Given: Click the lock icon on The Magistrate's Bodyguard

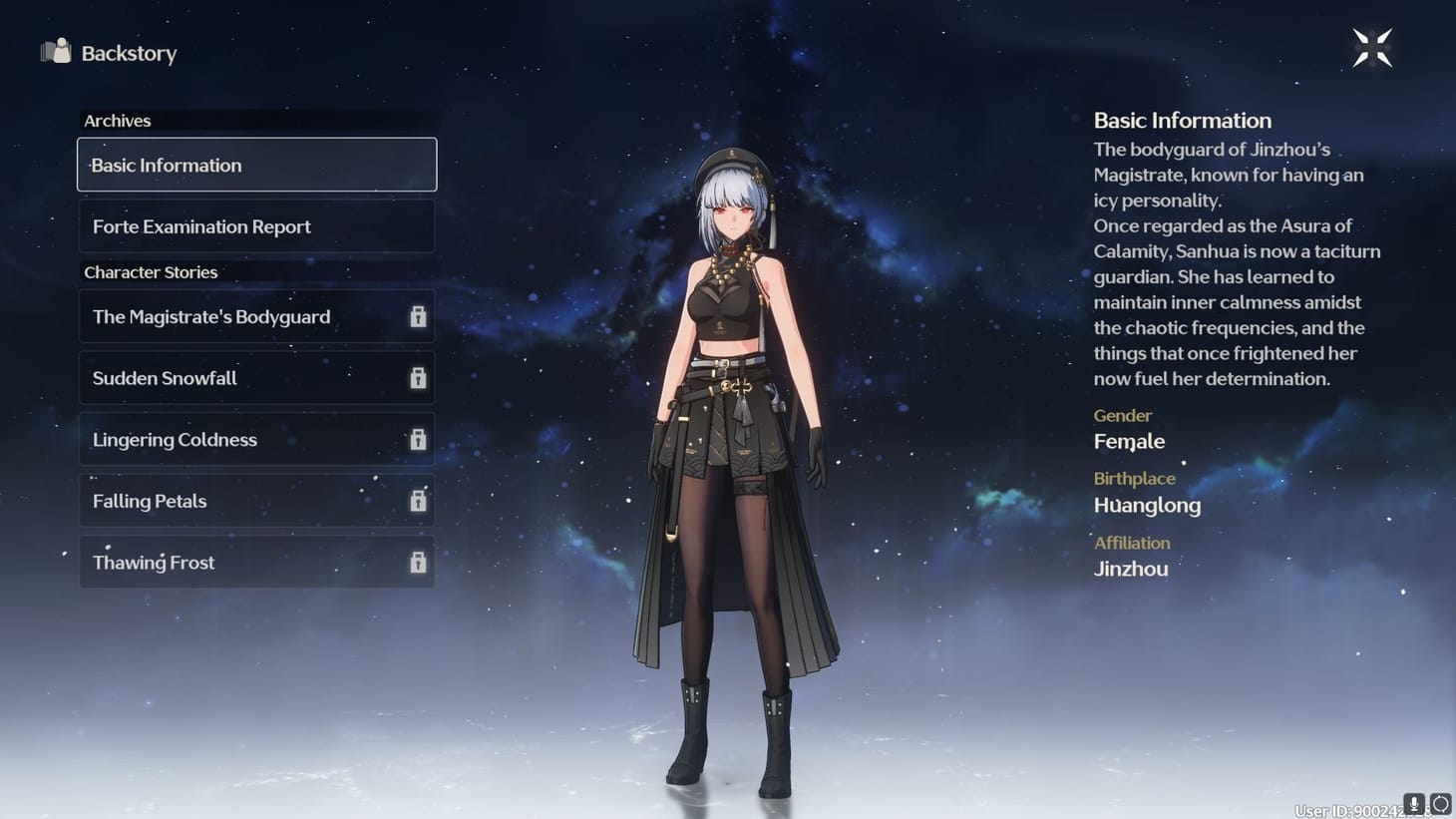Looking at the screenshot, I should (x=416, y=316).
